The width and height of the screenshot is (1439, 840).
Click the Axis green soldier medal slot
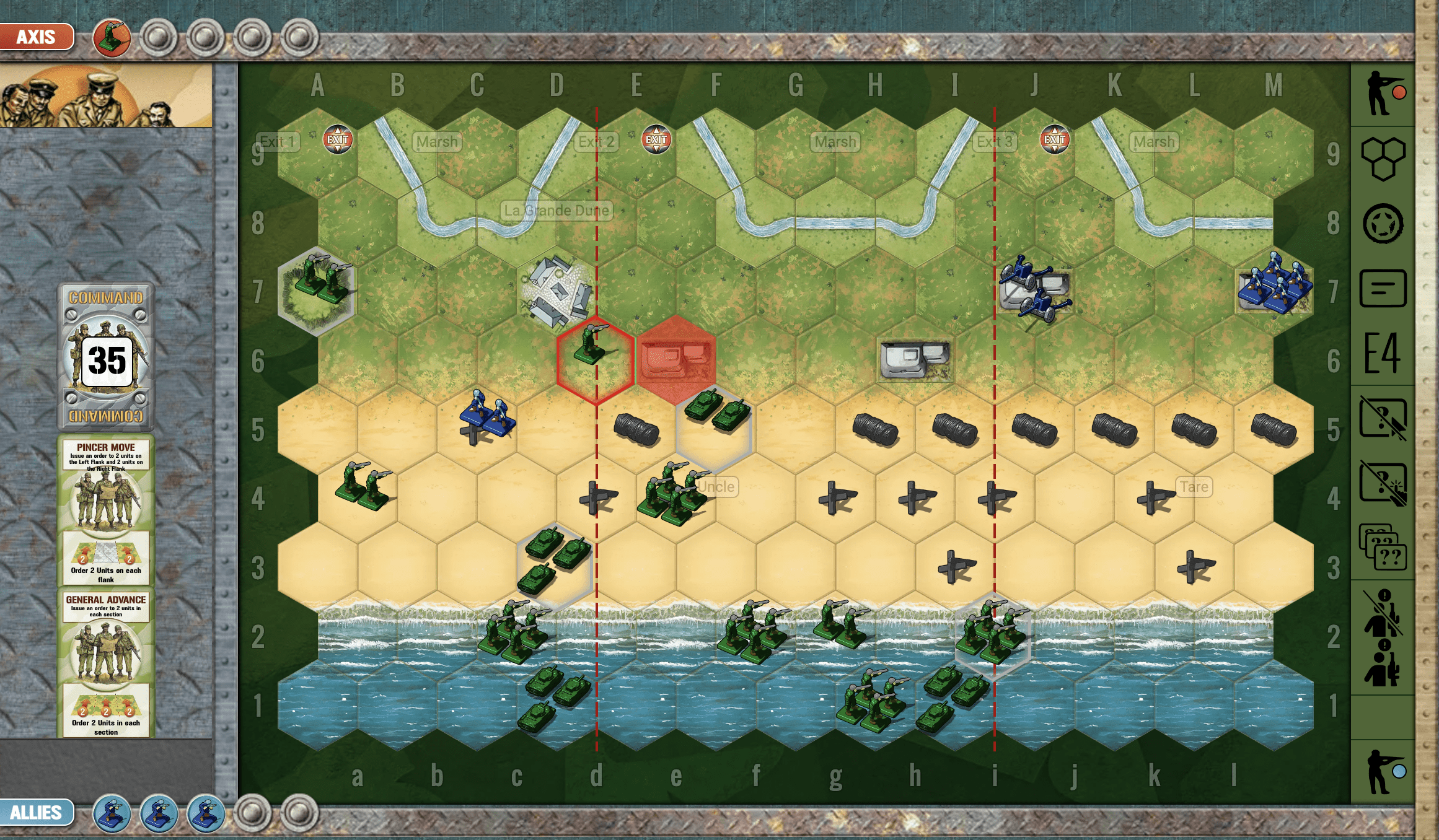click(112, 38)
